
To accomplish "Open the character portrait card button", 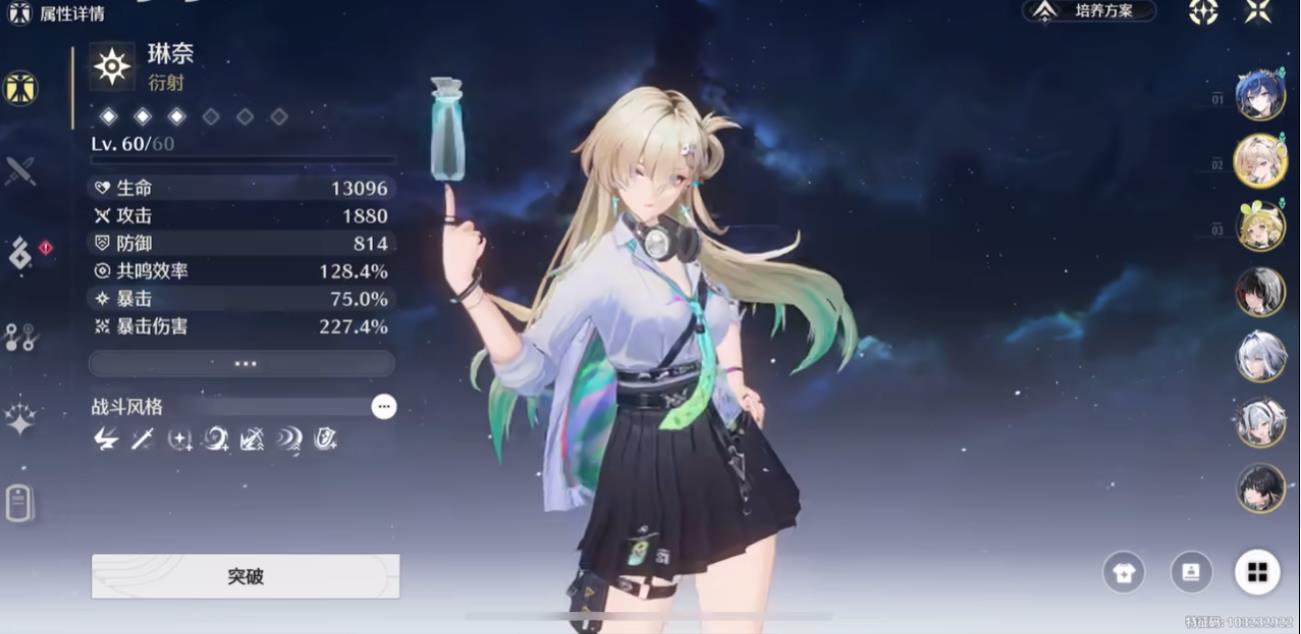I will [1191, 572].
